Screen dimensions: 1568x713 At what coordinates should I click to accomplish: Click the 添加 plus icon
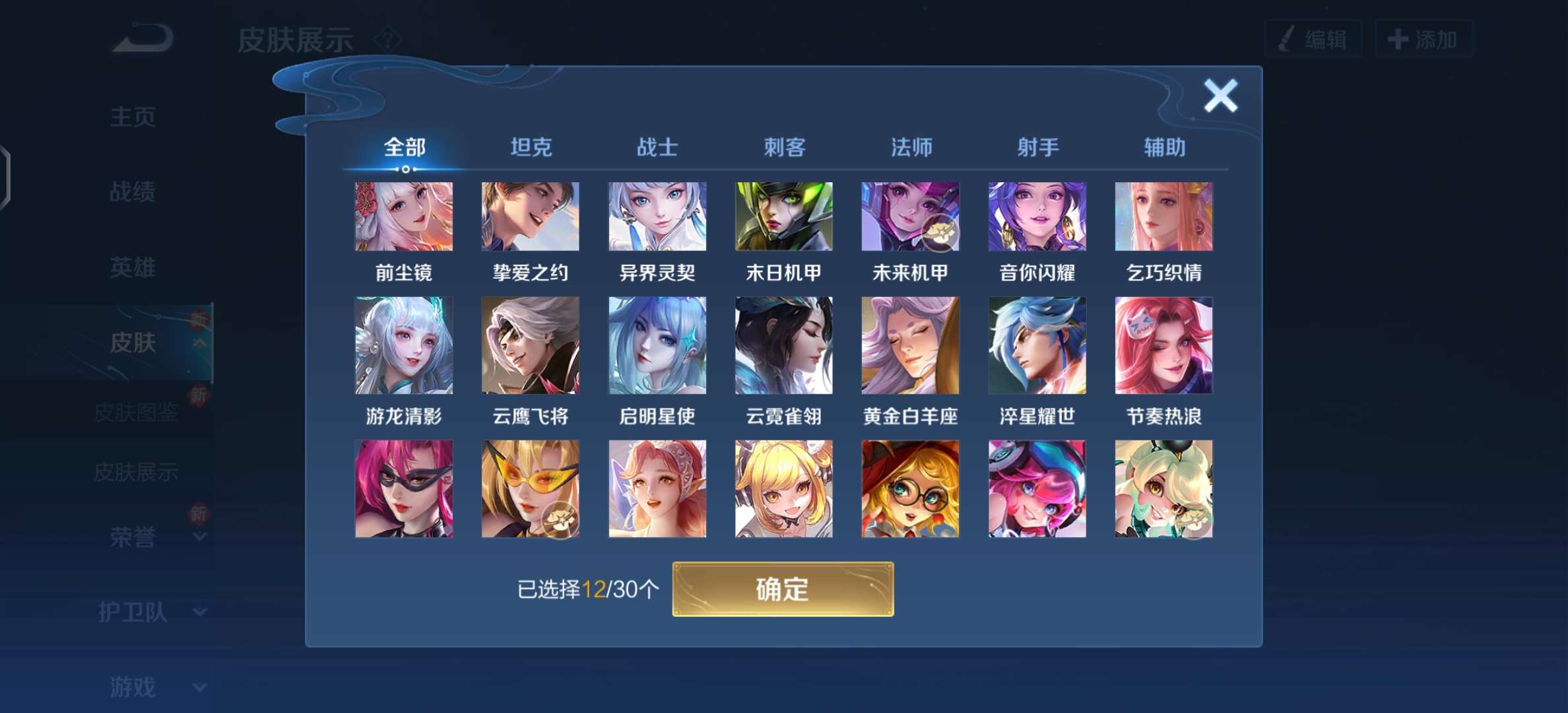tap(1398, 38)
